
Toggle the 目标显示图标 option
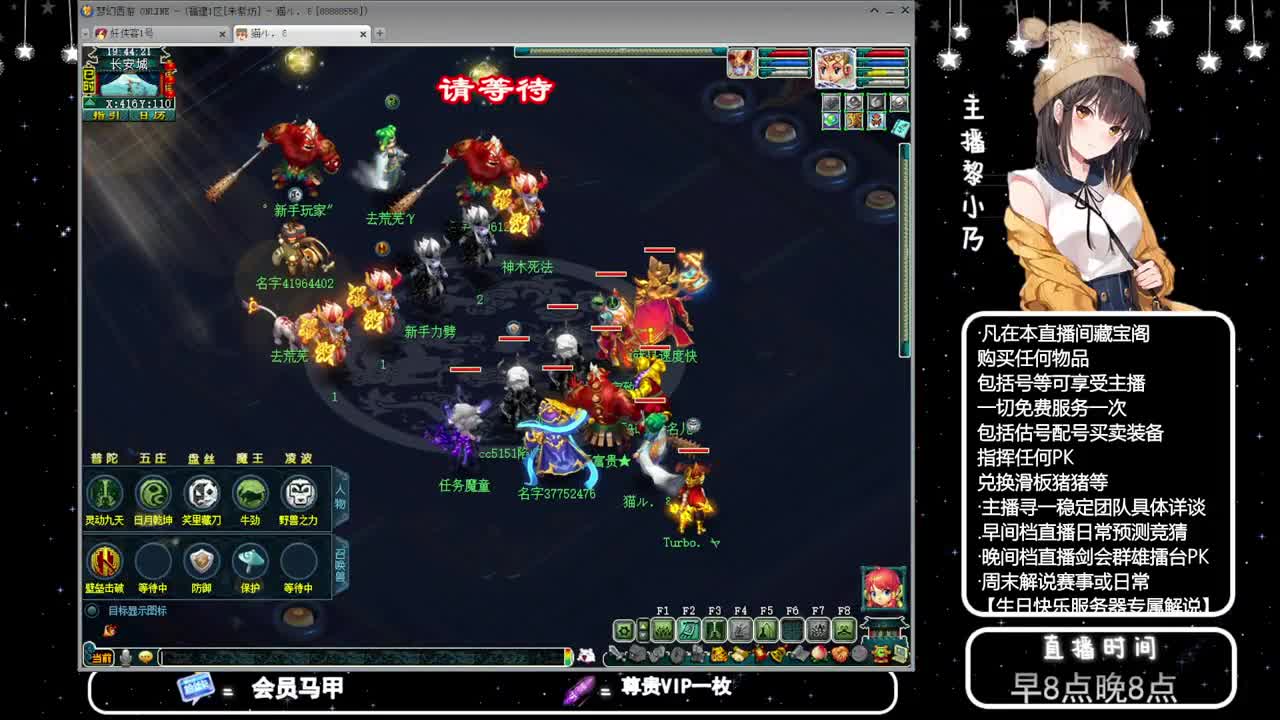click(x=92, y=610)
